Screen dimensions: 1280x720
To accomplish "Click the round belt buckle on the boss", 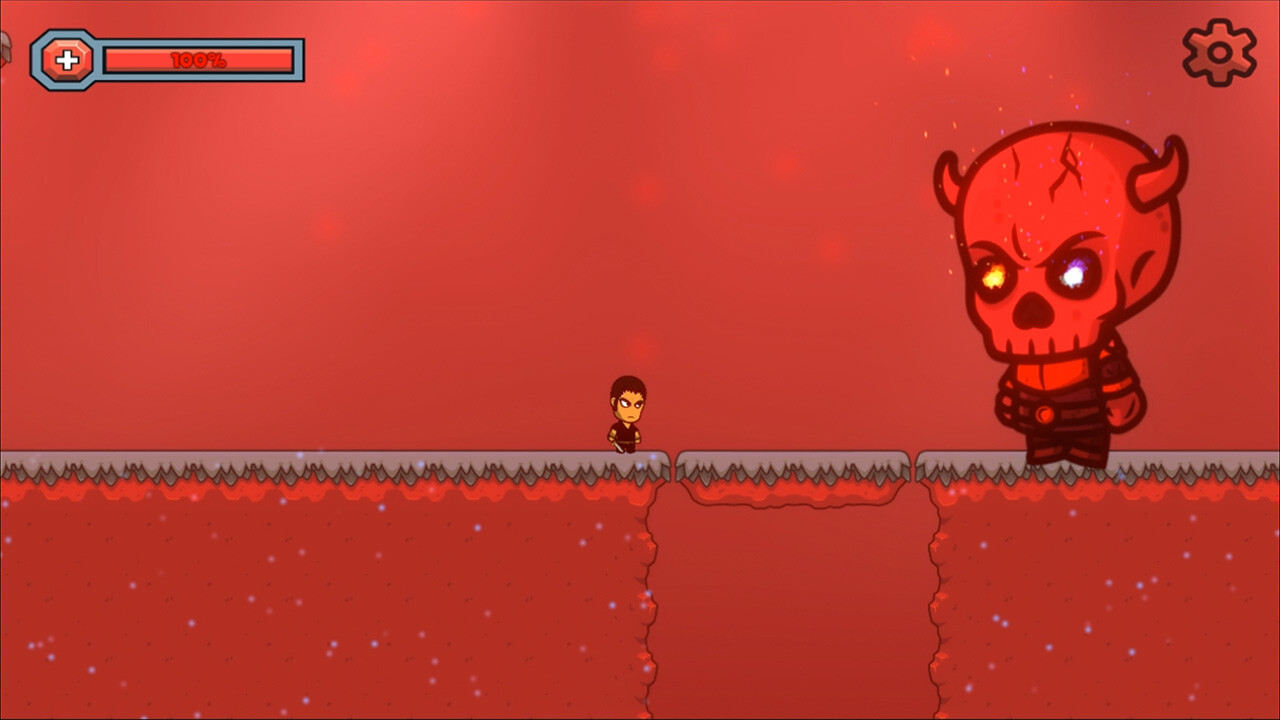I will click(x=1044, y=413).
